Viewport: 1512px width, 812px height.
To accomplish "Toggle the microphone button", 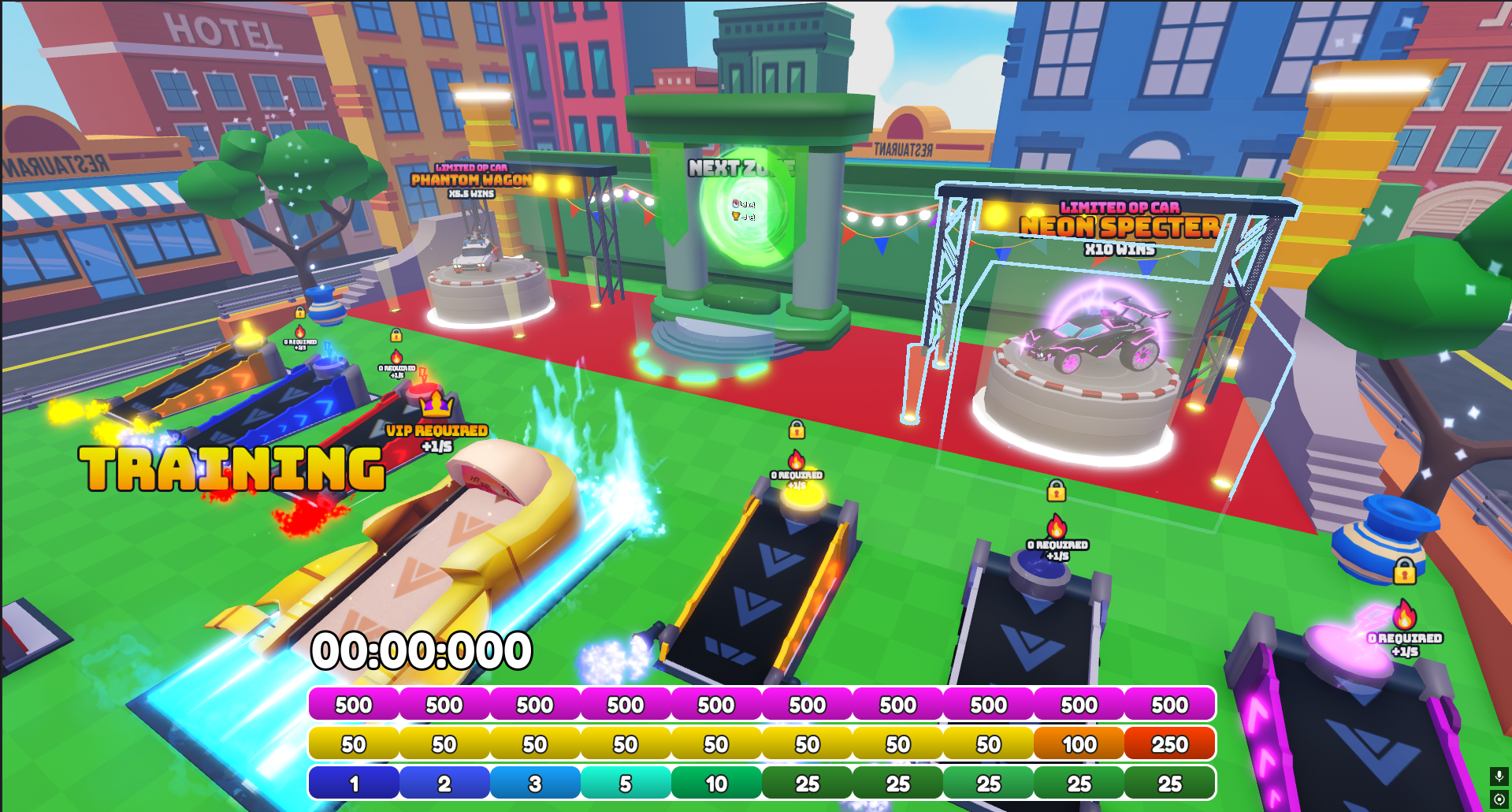I will pos(1499,777).
